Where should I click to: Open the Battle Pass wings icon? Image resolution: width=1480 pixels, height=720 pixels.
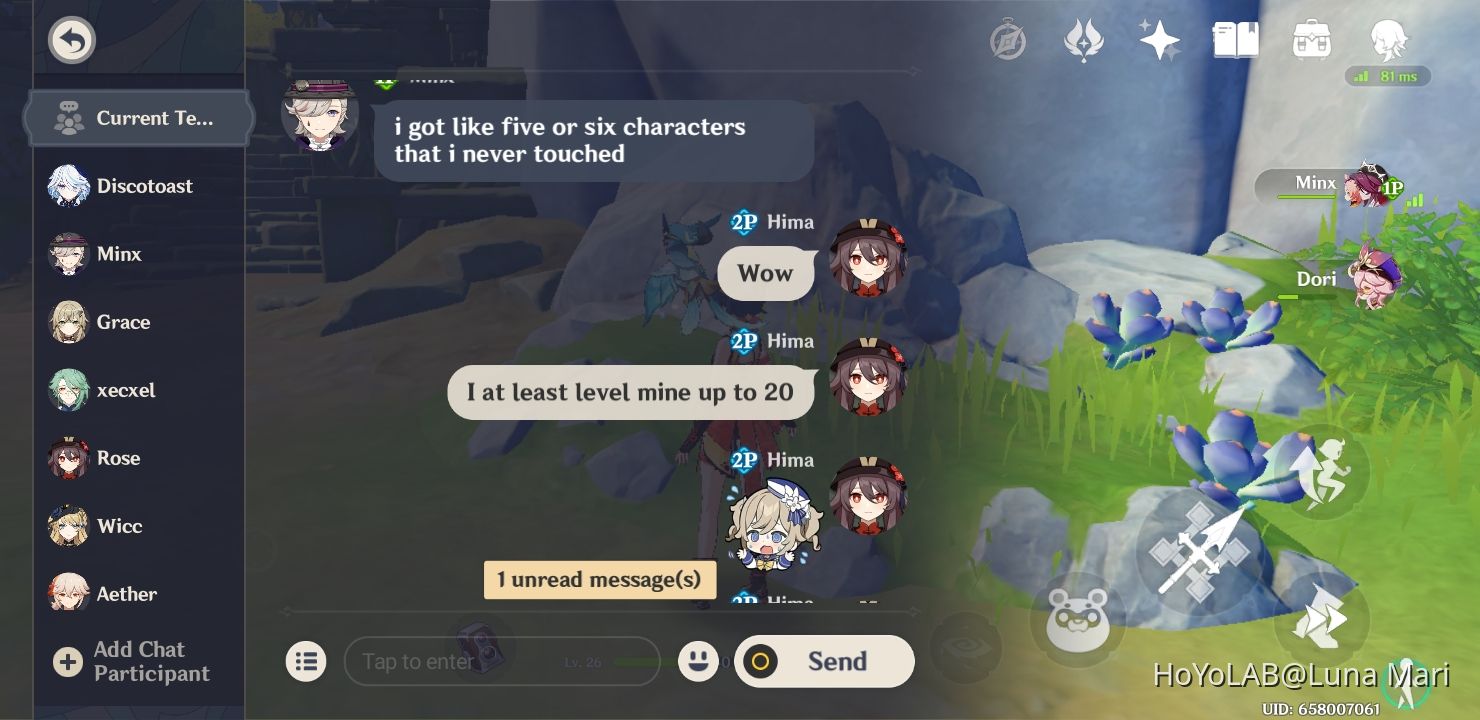point(1085,41)
